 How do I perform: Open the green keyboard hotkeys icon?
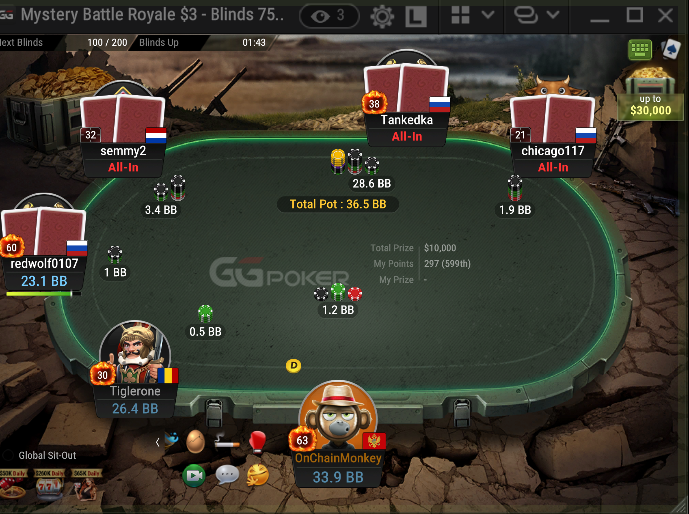point(640,49)
